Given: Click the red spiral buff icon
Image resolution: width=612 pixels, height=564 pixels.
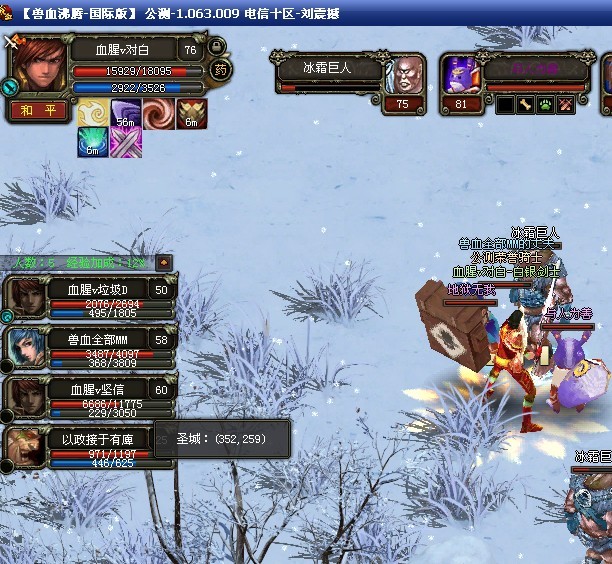Looking at the screenshot, I should (x=159, y=114).
